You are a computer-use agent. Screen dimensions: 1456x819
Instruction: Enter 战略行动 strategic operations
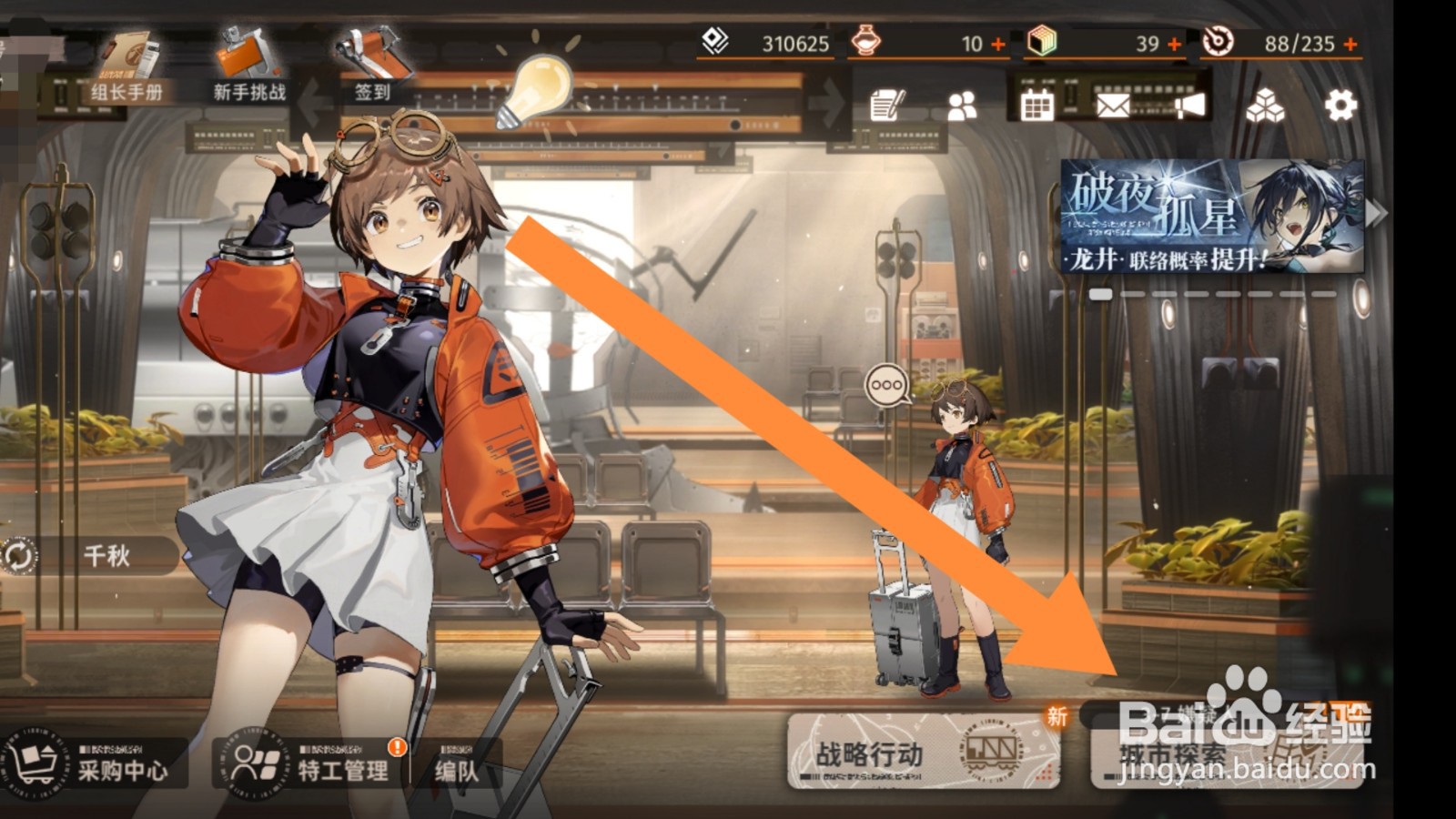point(923,752)
